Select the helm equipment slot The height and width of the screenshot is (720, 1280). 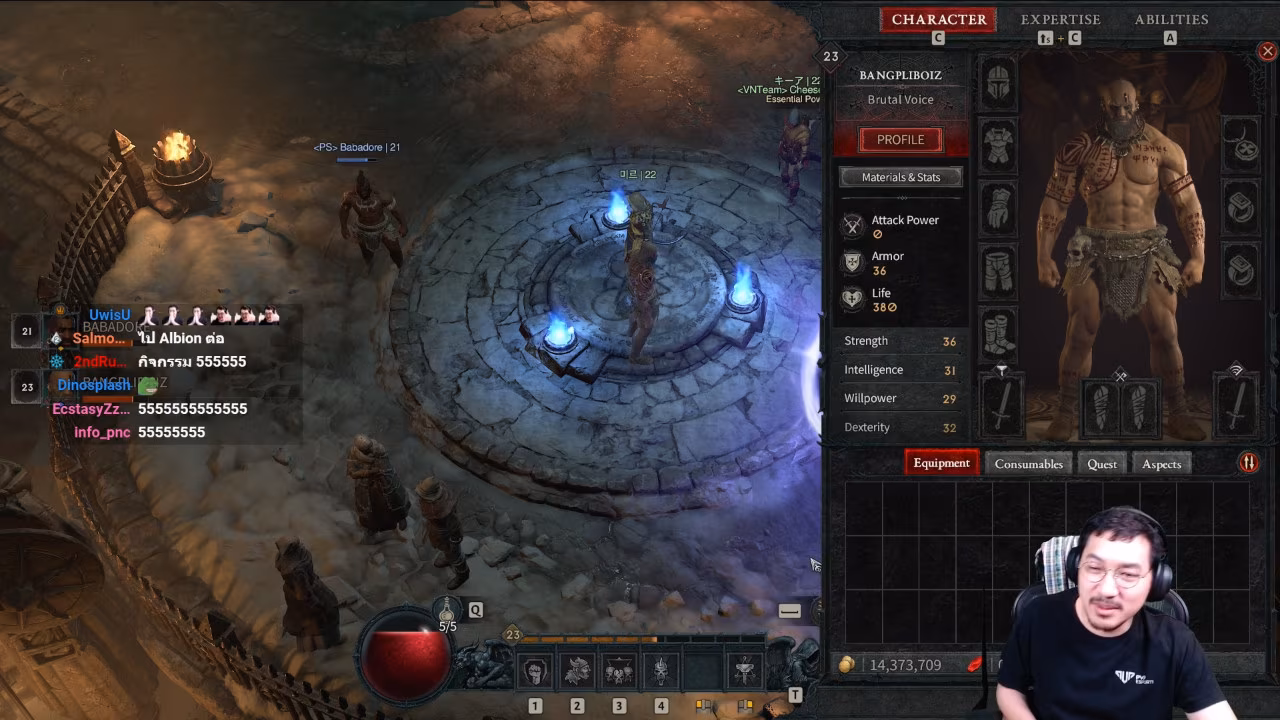click(x=998, y=83)
